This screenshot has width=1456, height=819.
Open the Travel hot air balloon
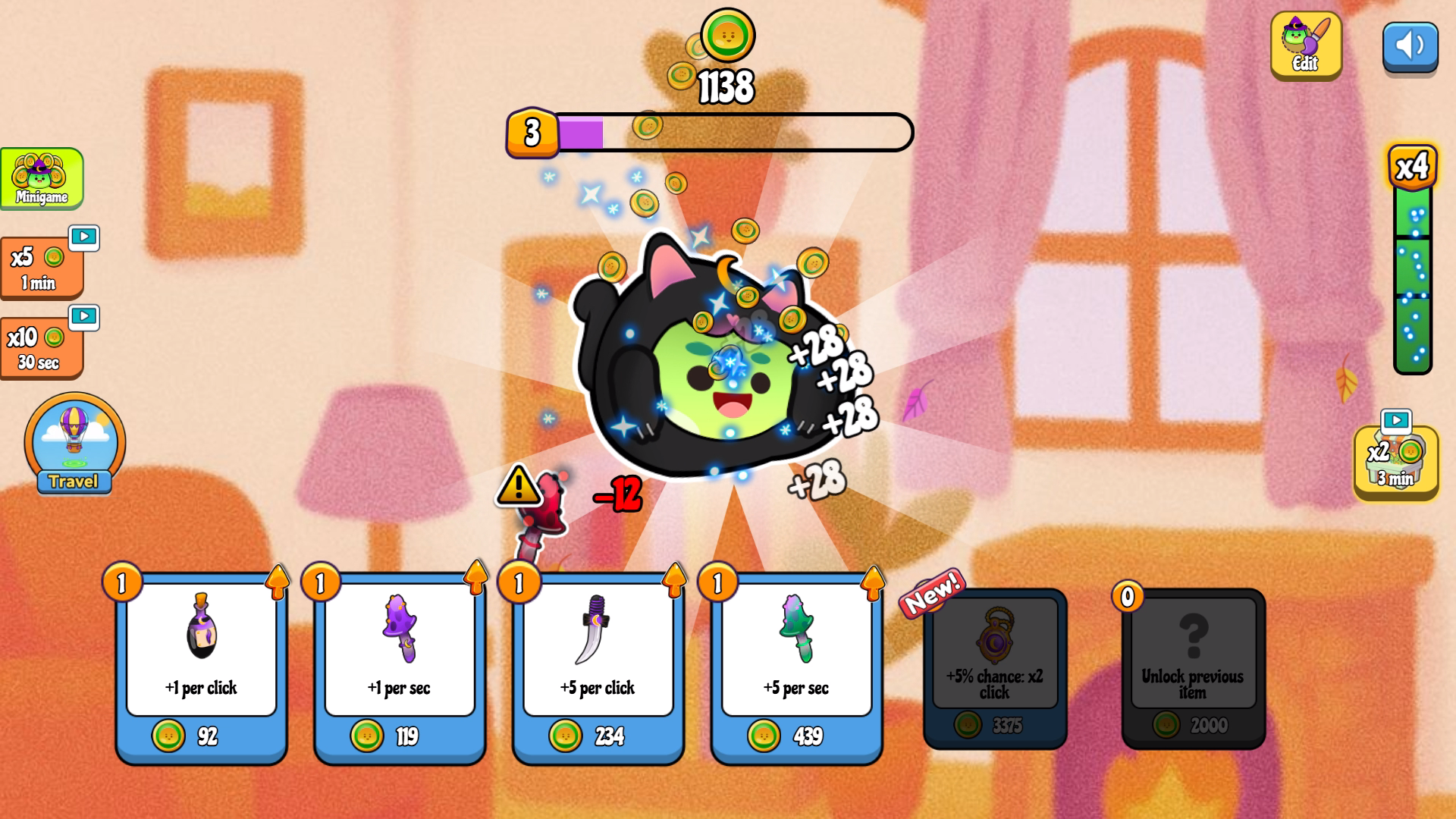pos(74,444)
